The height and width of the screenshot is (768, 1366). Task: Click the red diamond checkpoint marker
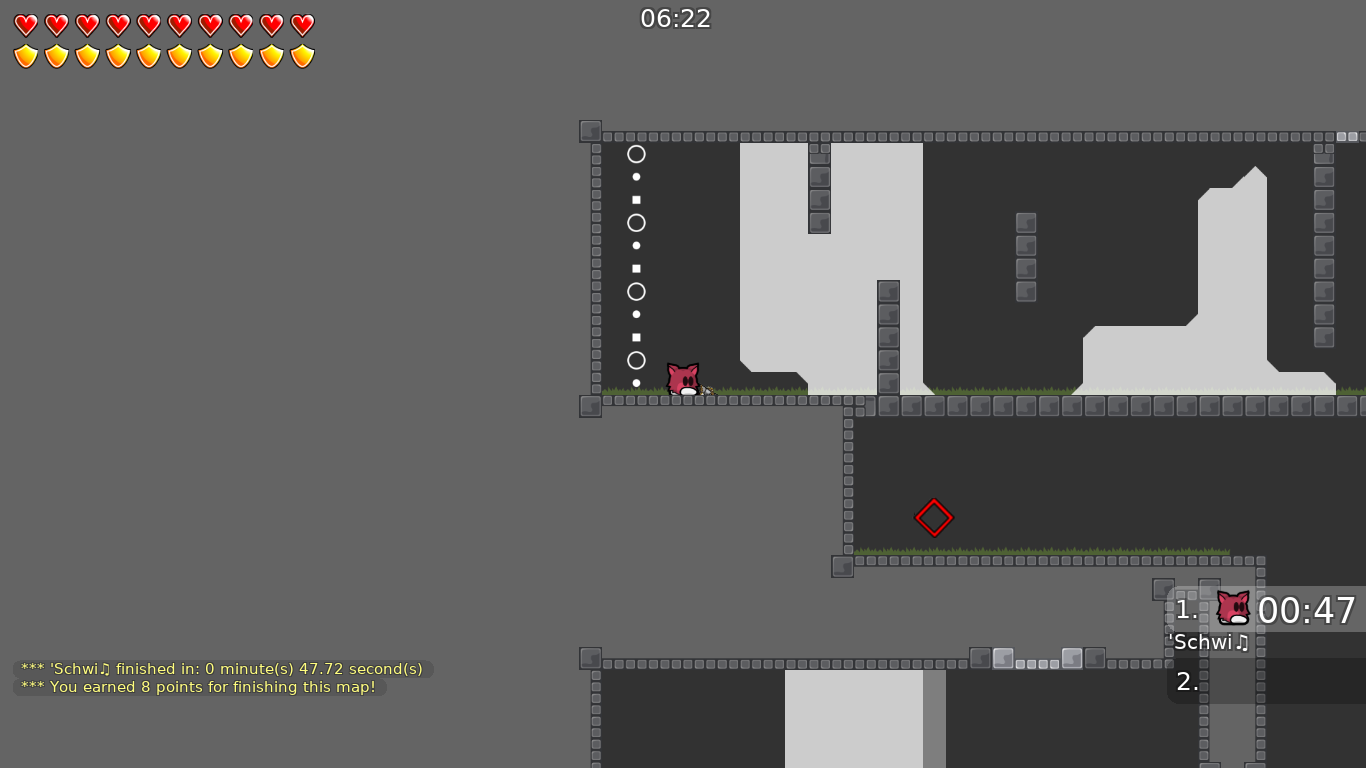point(934,518)
